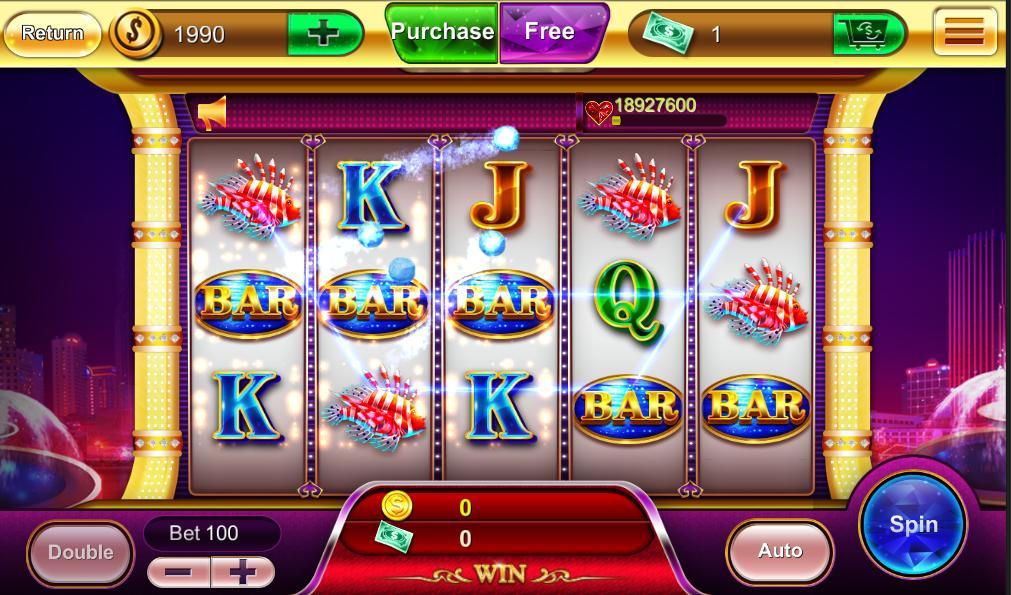Viewport: 1011px width, 595px height.
Task: Increase the bet with the plus button
Action: coord(242,572)
